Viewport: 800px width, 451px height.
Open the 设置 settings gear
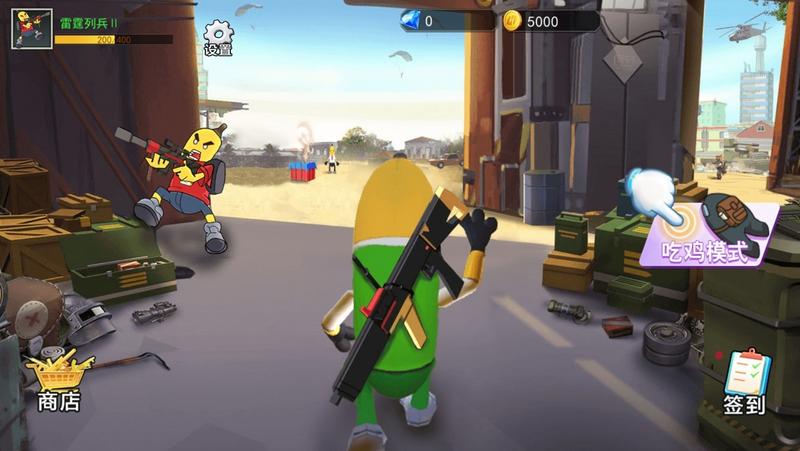click(x=218, y=36)
